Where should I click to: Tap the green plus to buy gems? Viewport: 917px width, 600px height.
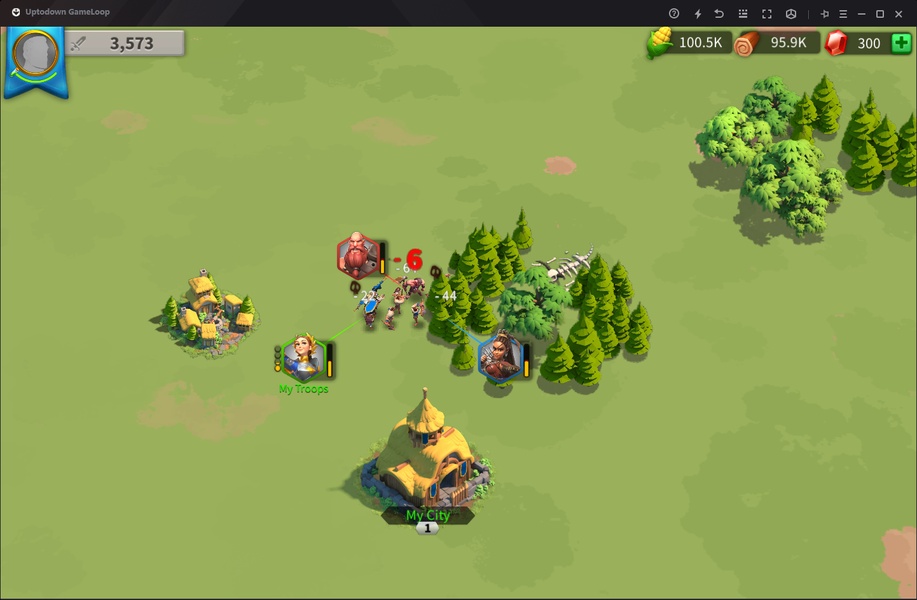[x=900, y=43]
